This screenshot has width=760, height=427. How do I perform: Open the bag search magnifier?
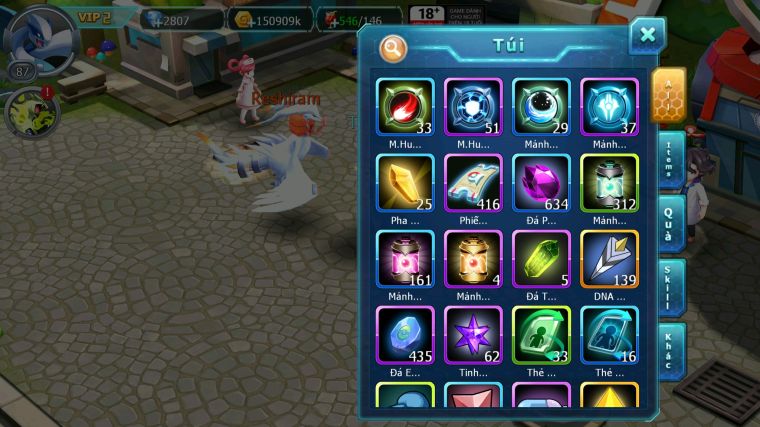tap(394, 47)
